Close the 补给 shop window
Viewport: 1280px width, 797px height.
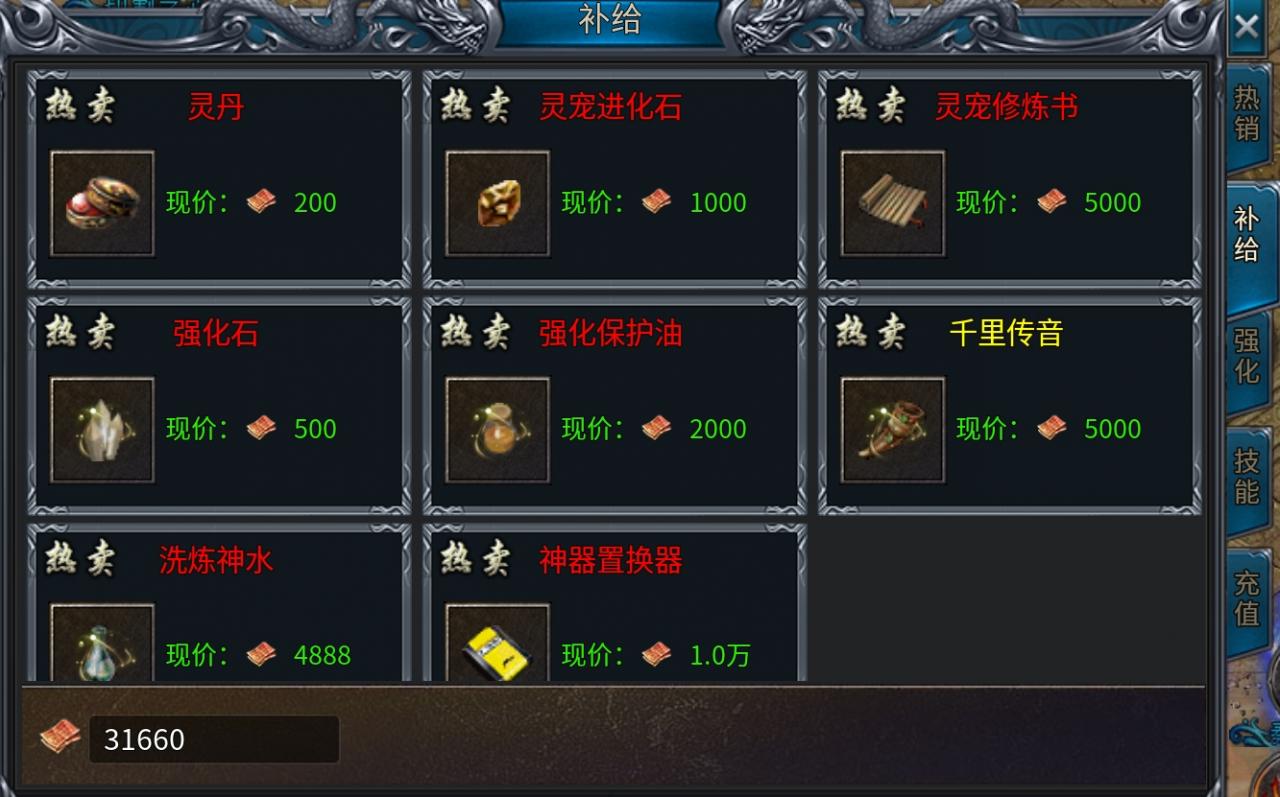(1247, 27)
